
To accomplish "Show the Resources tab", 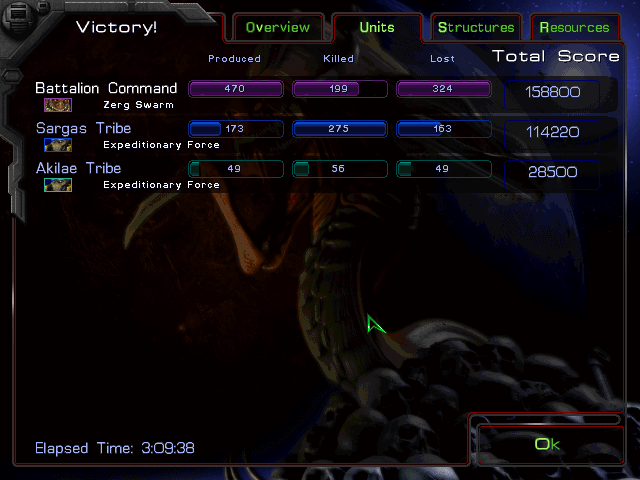I will pos(574,27).
